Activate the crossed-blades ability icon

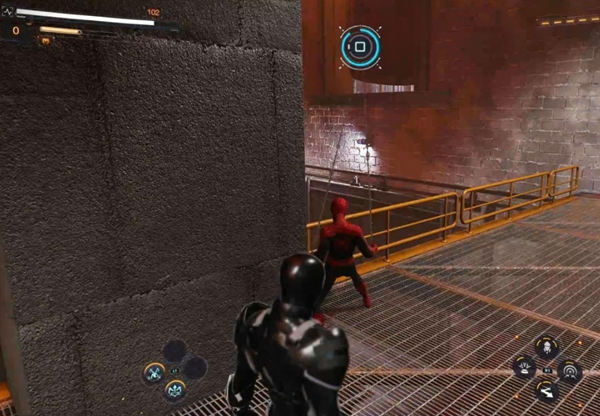(154, 372)
